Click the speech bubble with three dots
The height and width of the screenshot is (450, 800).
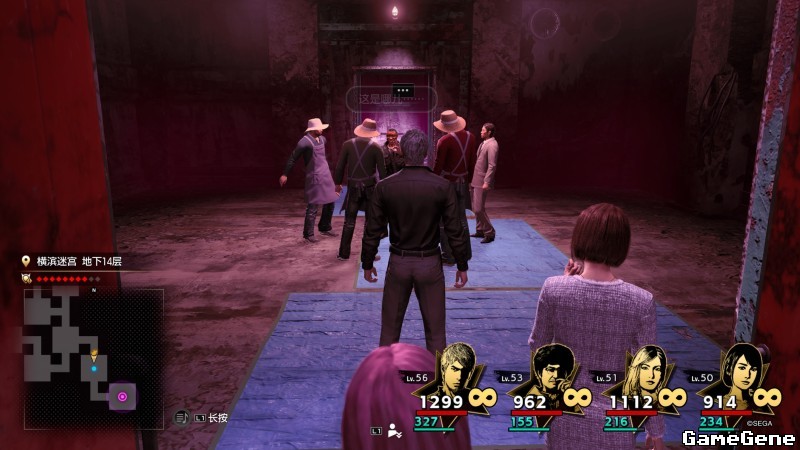click(404, 90)
